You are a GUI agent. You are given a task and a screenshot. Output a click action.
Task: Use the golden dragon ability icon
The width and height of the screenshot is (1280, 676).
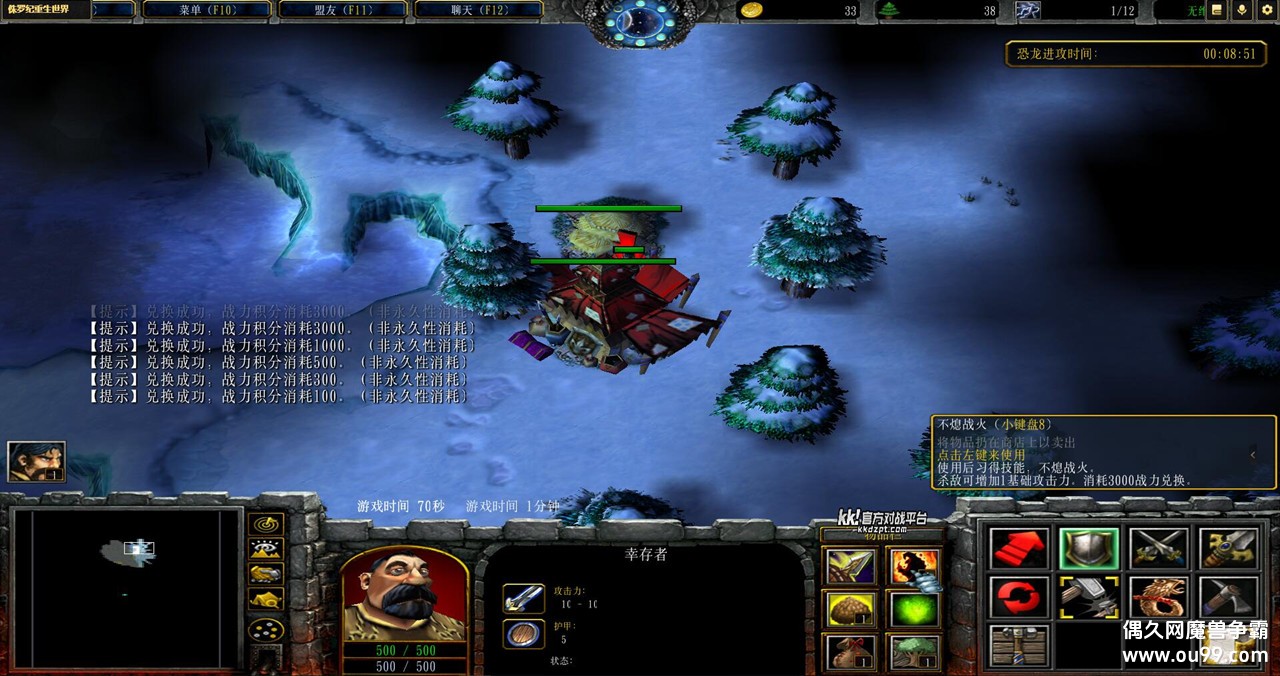pyautogui.click(x=1158, y=597)
